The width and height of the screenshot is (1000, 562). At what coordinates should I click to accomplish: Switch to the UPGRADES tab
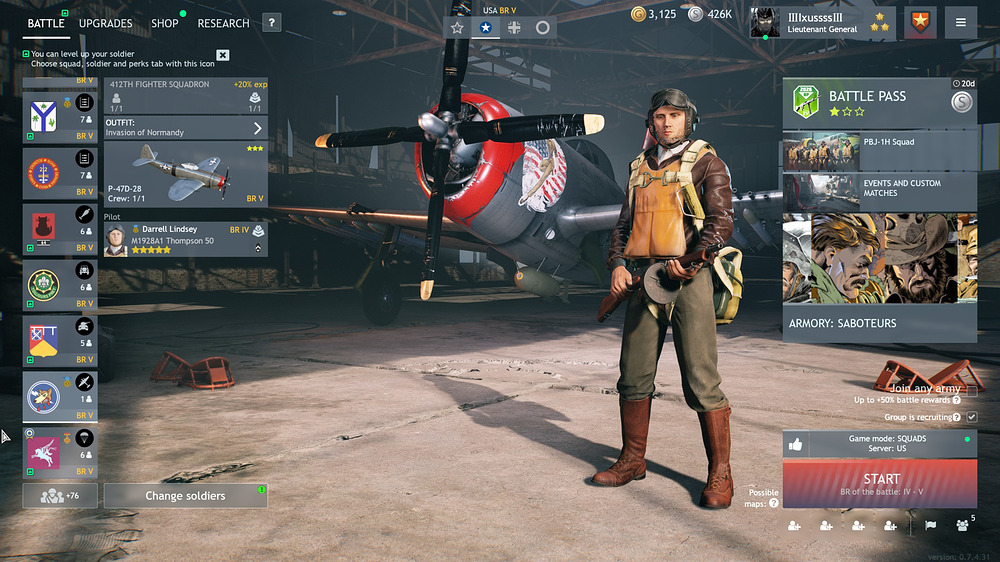[105, 23]
